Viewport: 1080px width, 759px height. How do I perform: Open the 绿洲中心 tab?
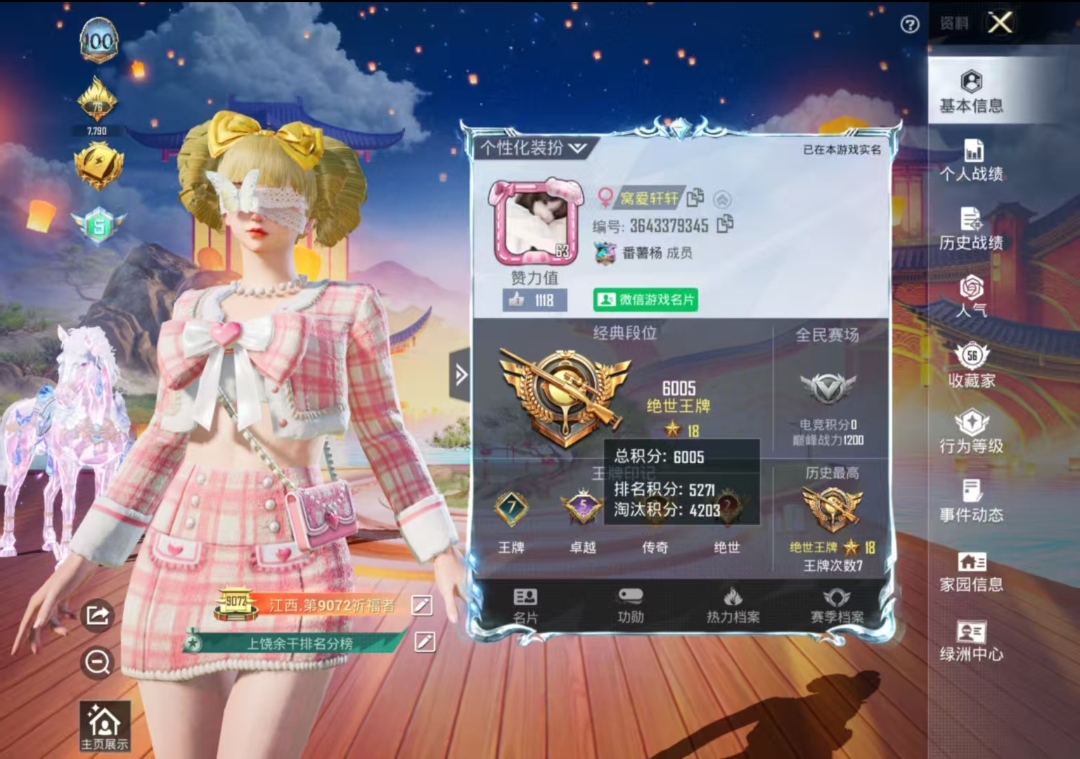pos(971,641)
